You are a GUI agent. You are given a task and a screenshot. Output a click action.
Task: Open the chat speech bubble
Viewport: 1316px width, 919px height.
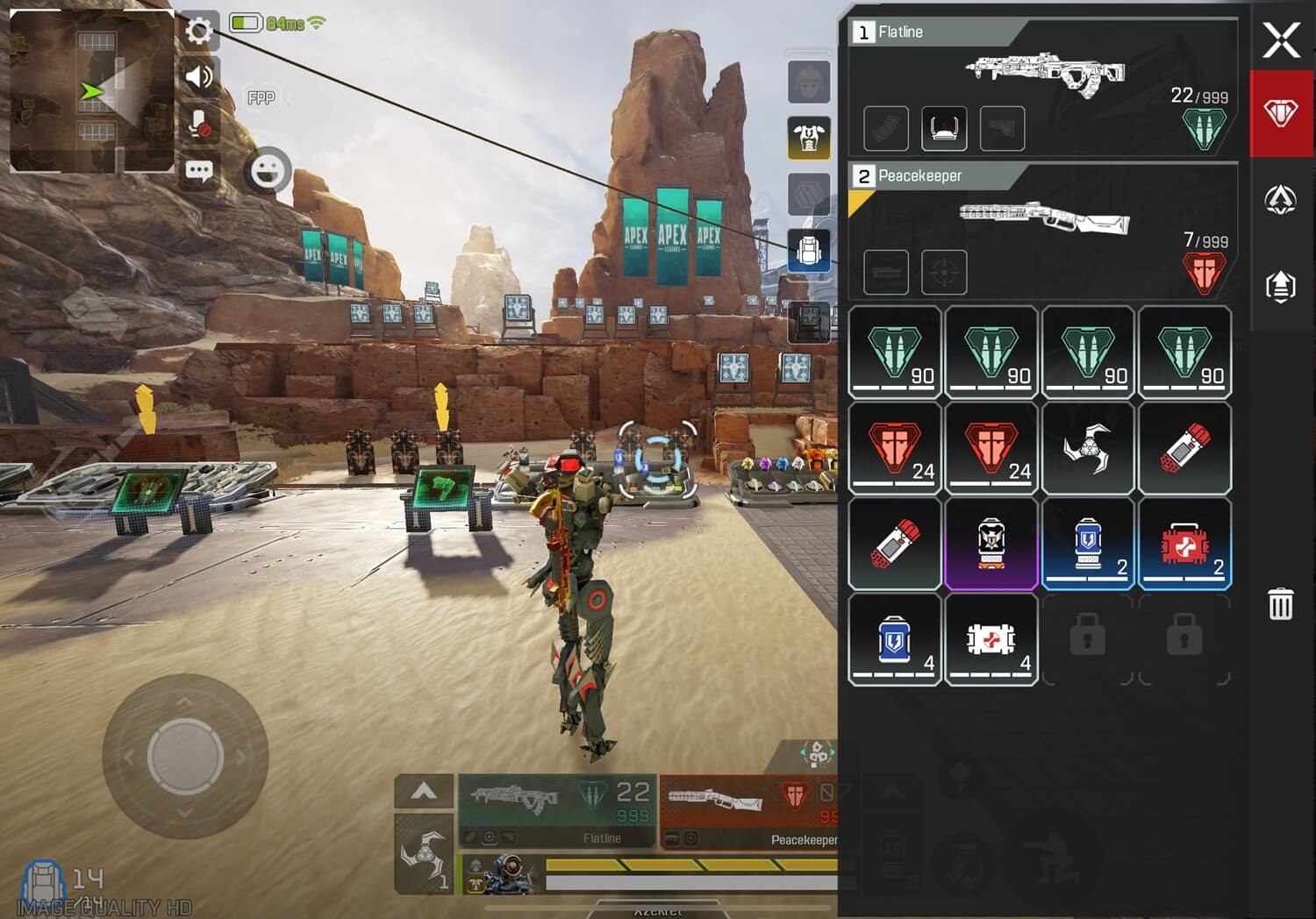click(x=199, y=170)
